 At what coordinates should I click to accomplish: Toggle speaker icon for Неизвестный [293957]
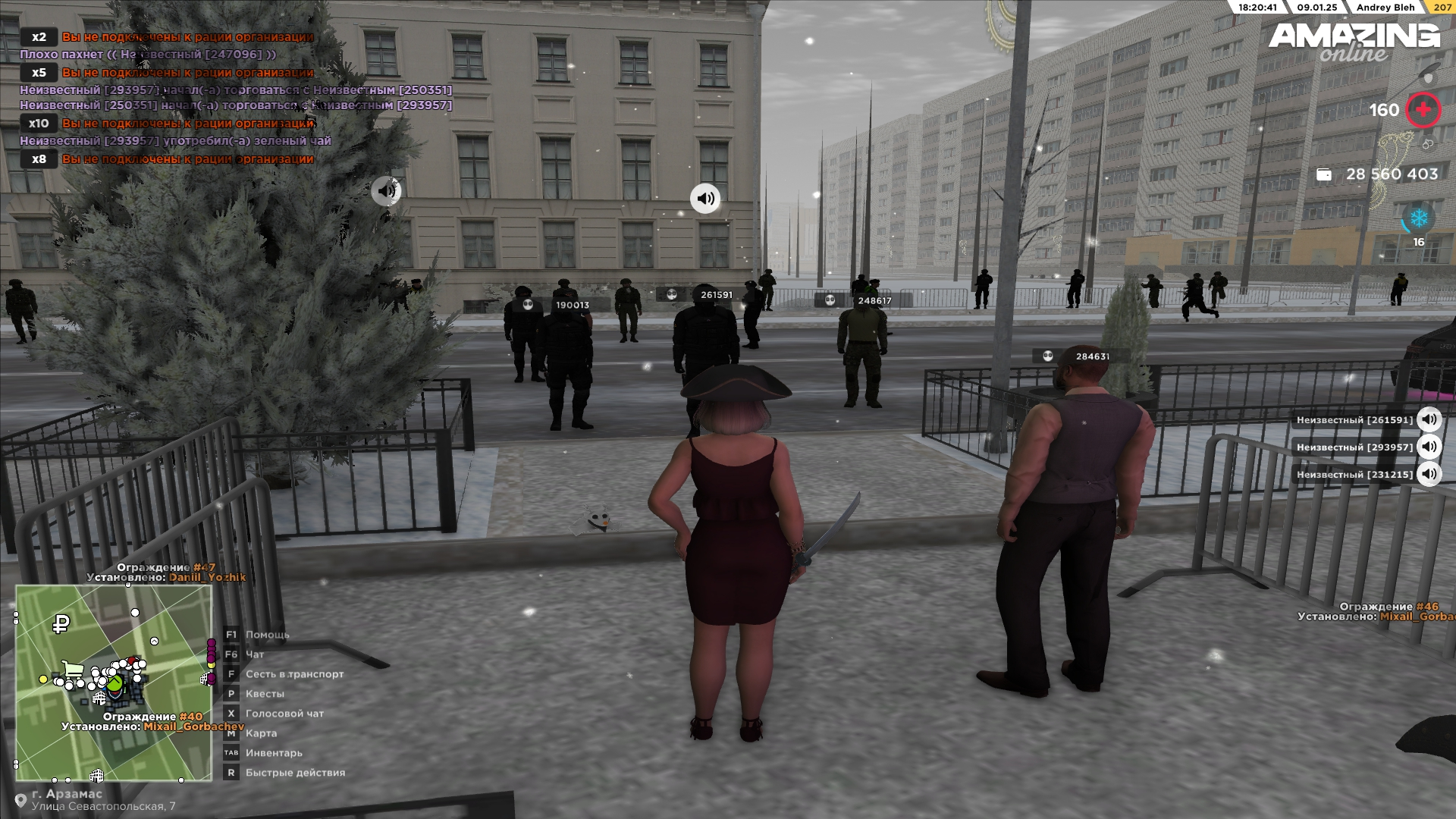(1429, 447)
